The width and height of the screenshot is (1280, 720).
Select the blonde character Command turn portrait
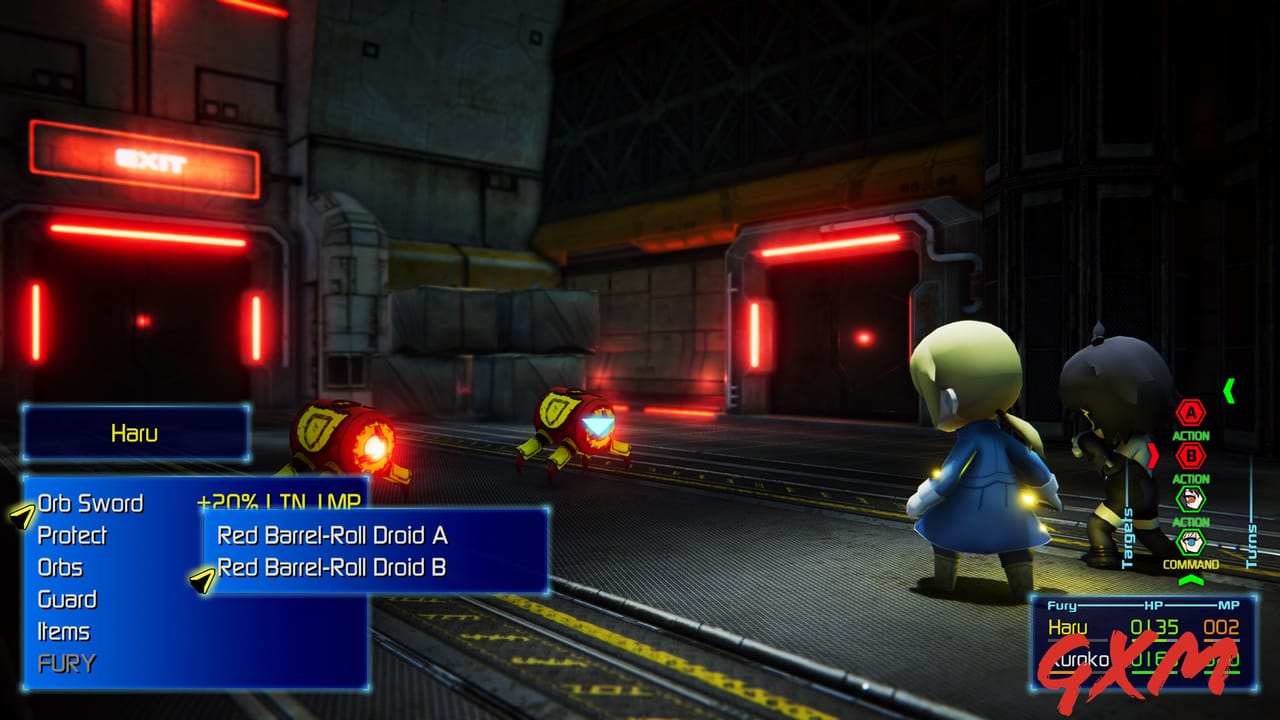1190,542
